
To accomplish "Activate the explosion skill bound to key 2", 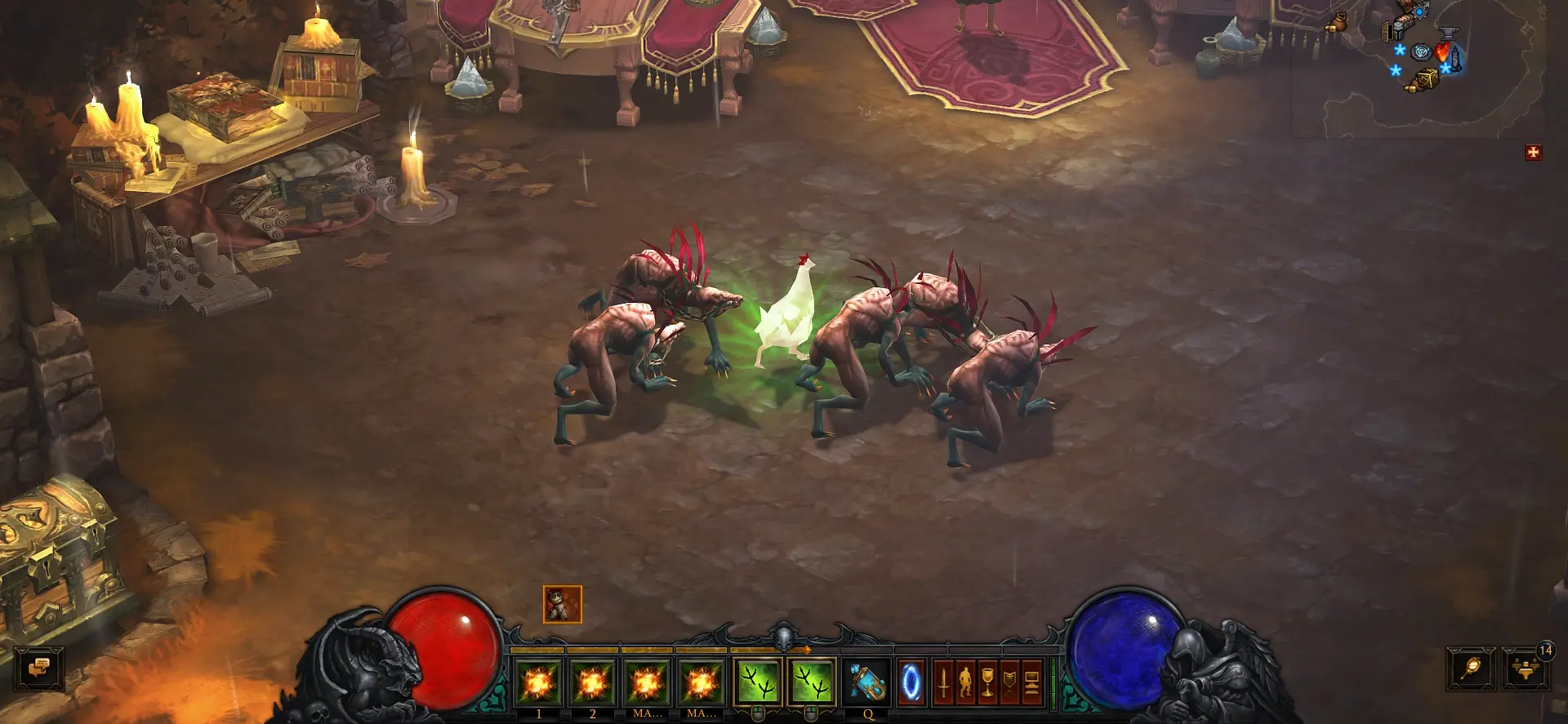I will (592, 682).
